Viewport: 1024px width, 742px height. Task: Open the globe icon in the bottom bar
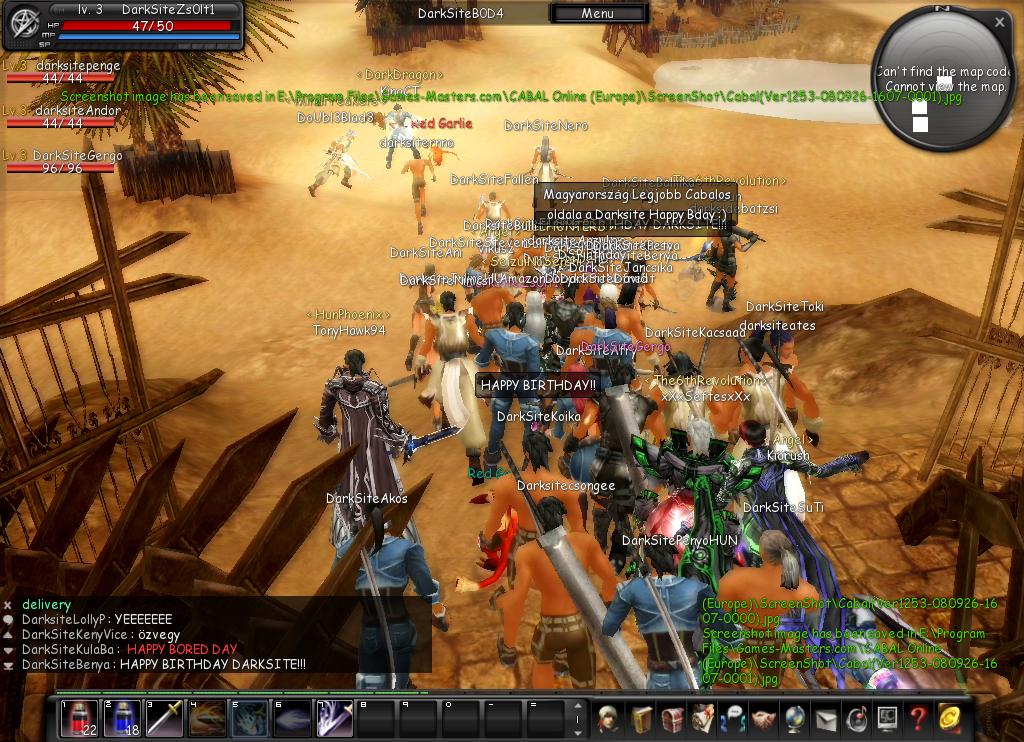795,719
